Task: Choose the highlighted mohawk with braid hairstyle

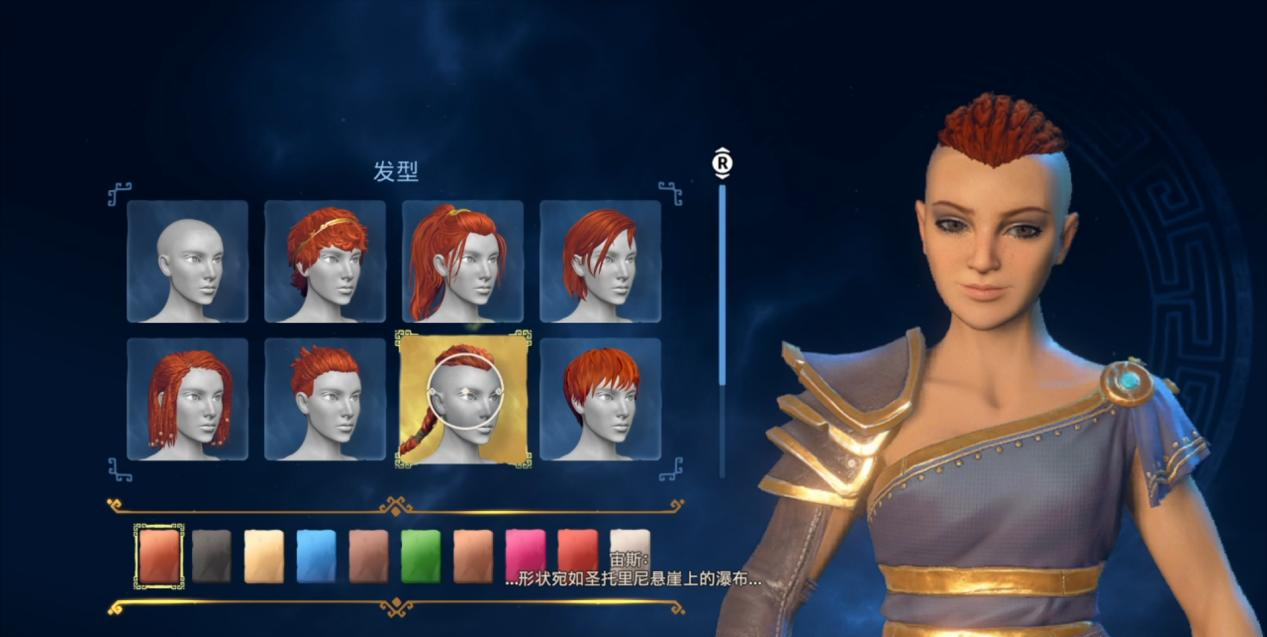Action: tap(462, 399)
